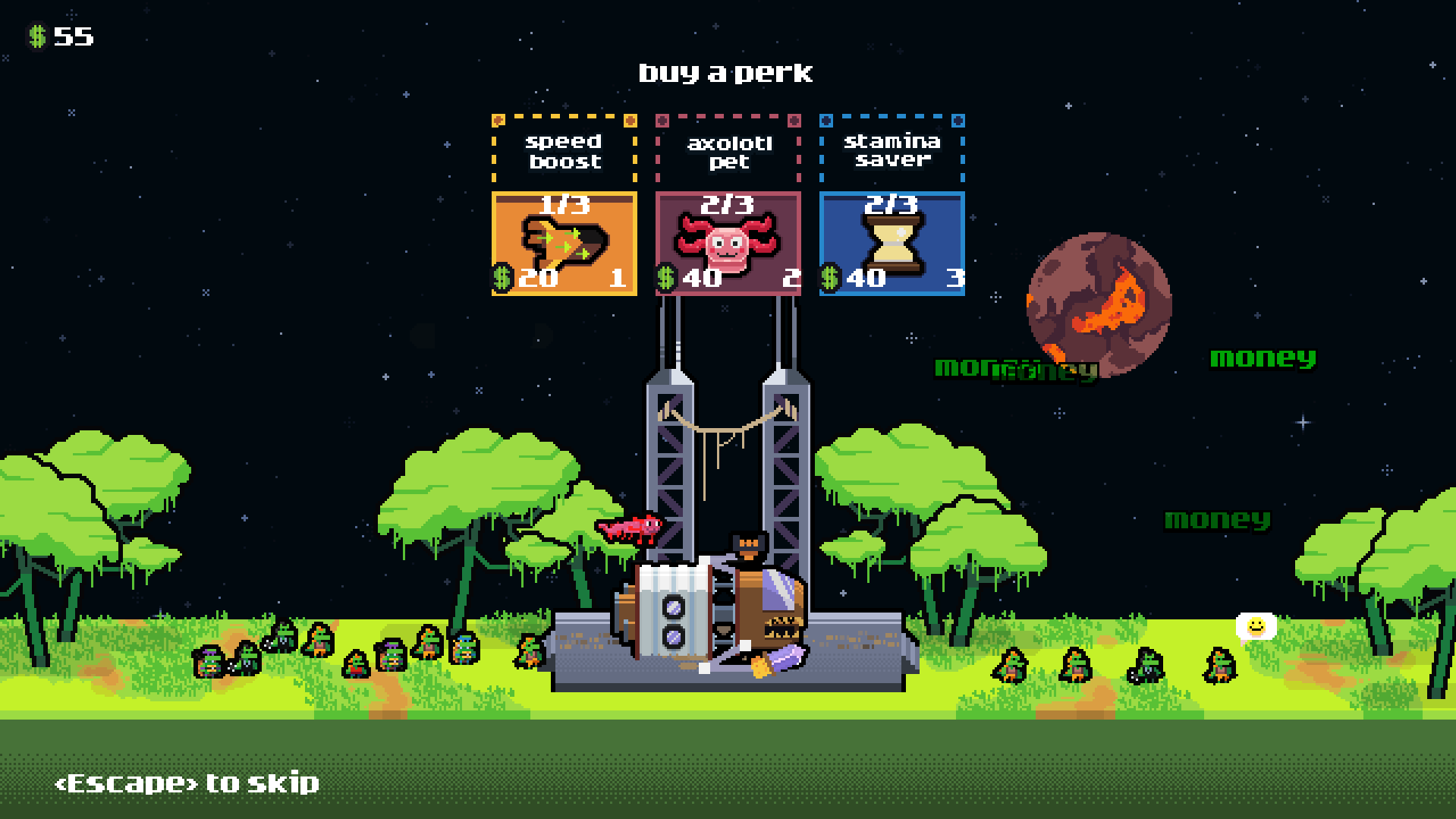Buy the speed boost perk card
Viewport: 1456px width, 819px height.
(564, 243)
